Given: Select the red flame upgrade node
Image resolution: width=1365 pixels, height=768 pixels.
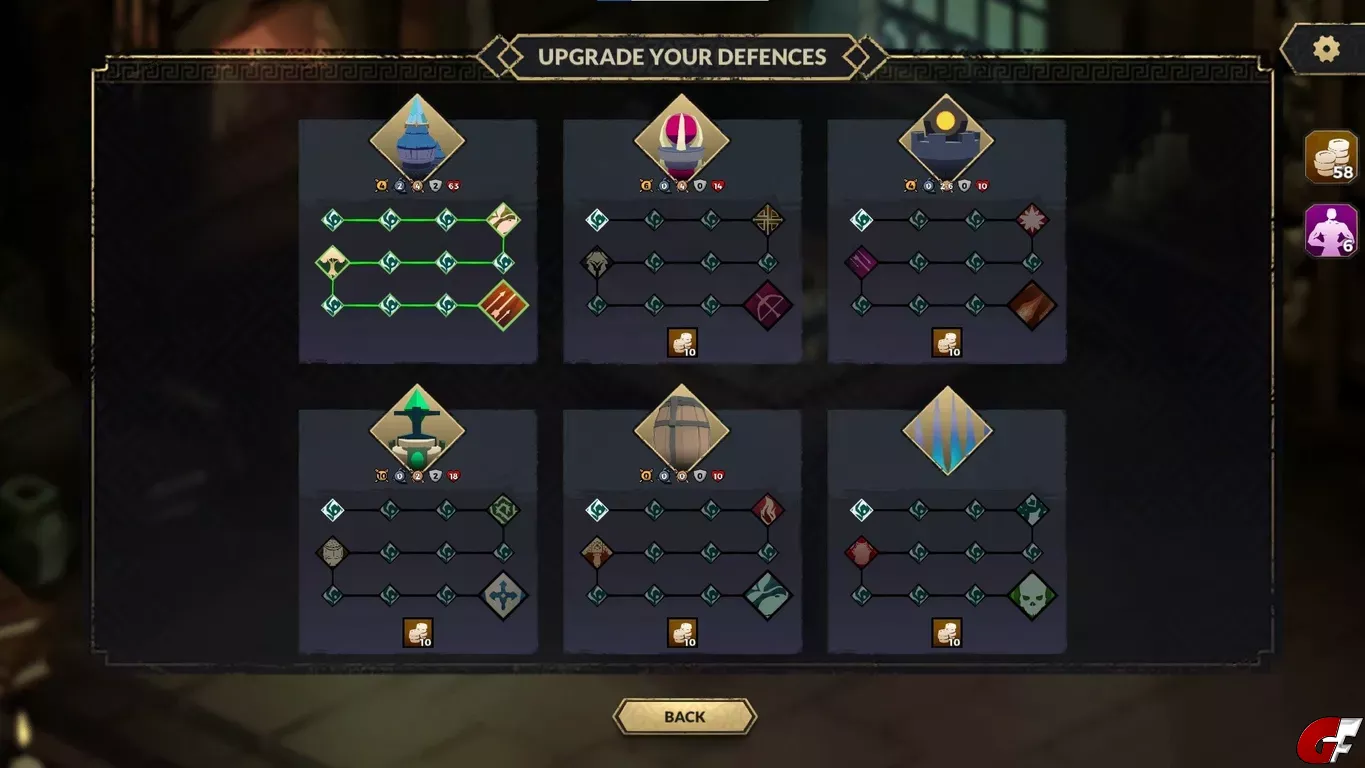Looking at the screenshot, I should coord(768,510).
